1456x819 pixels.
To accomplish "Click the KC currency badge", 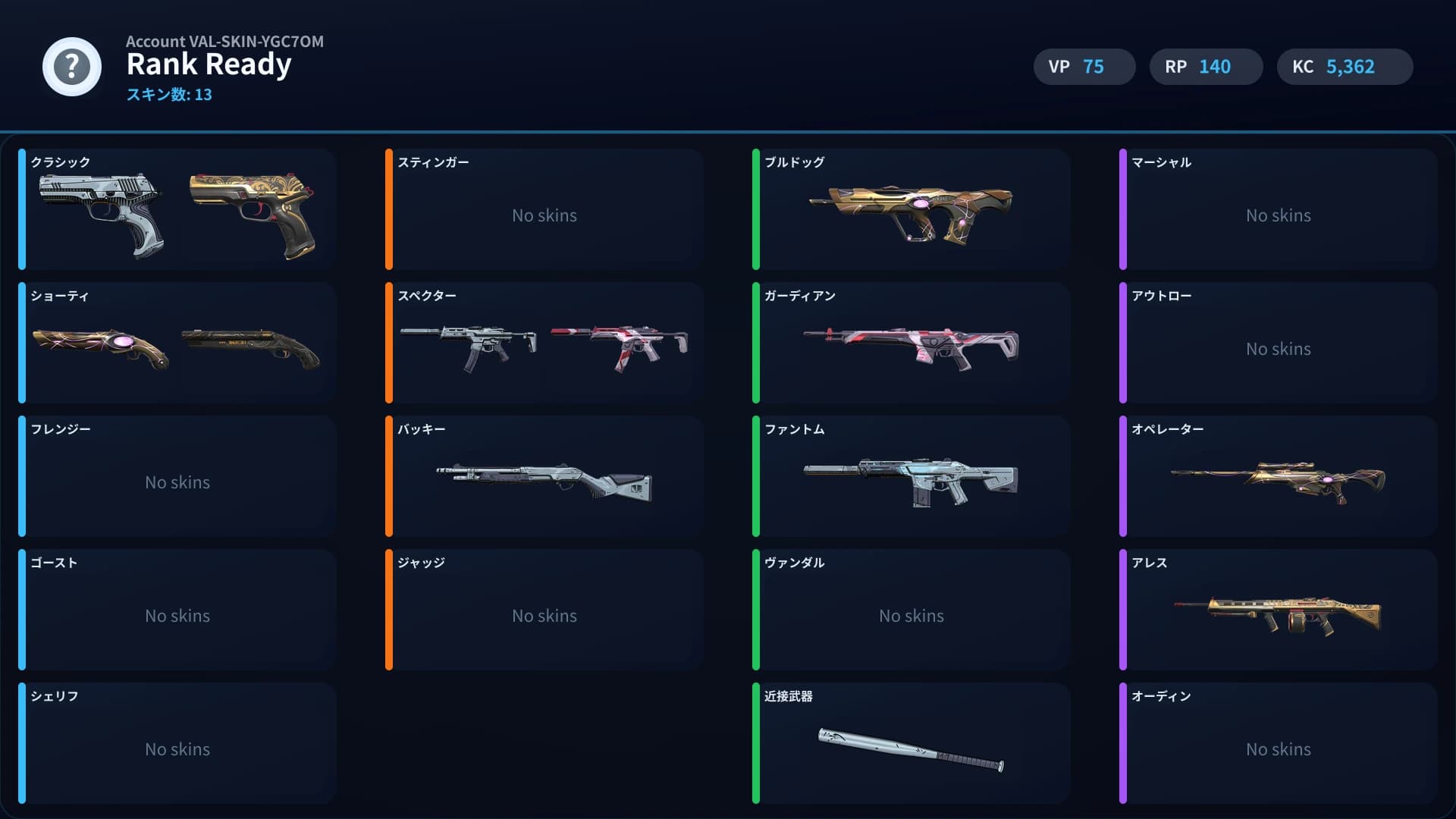I will point(1345,67).
